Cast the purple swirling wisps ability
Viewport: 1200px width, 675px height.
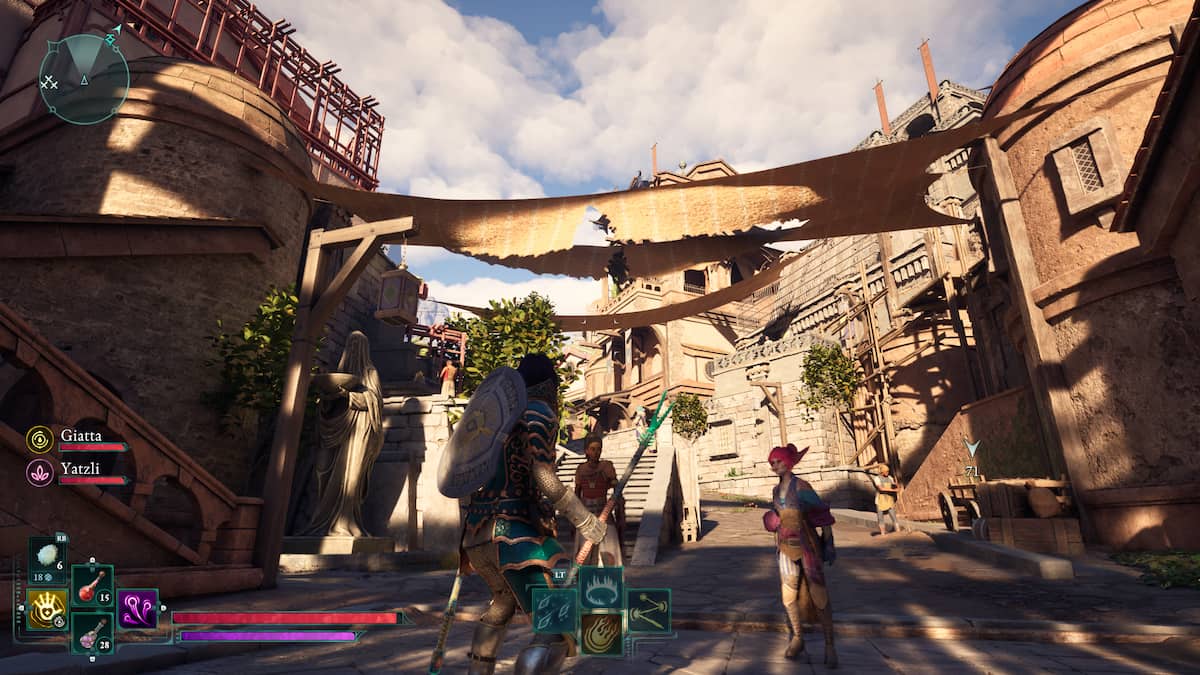(138, 609)
